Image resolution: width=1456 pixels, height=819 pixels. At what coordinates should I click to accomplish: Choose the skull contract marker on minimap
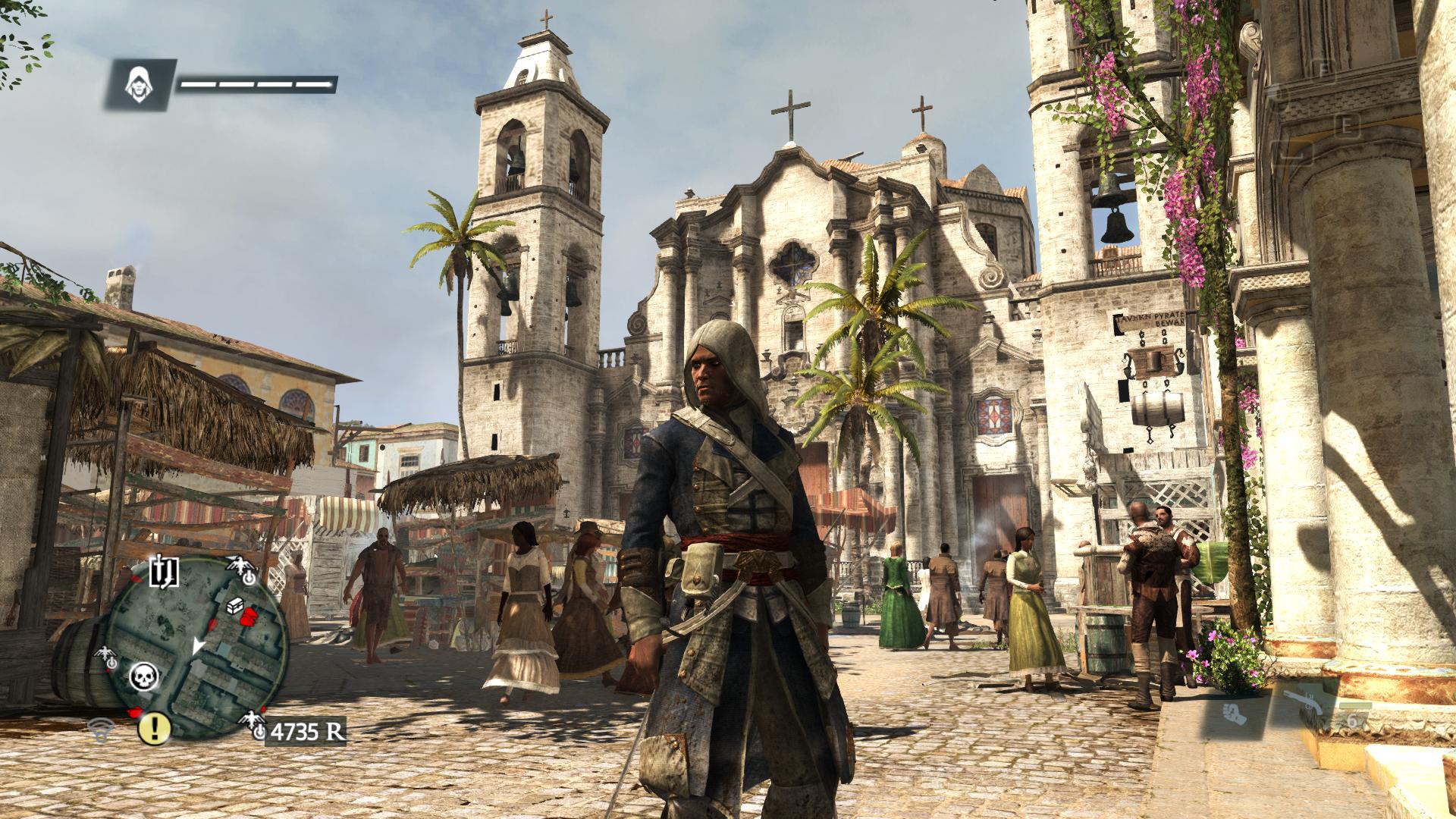click(142, 676)
